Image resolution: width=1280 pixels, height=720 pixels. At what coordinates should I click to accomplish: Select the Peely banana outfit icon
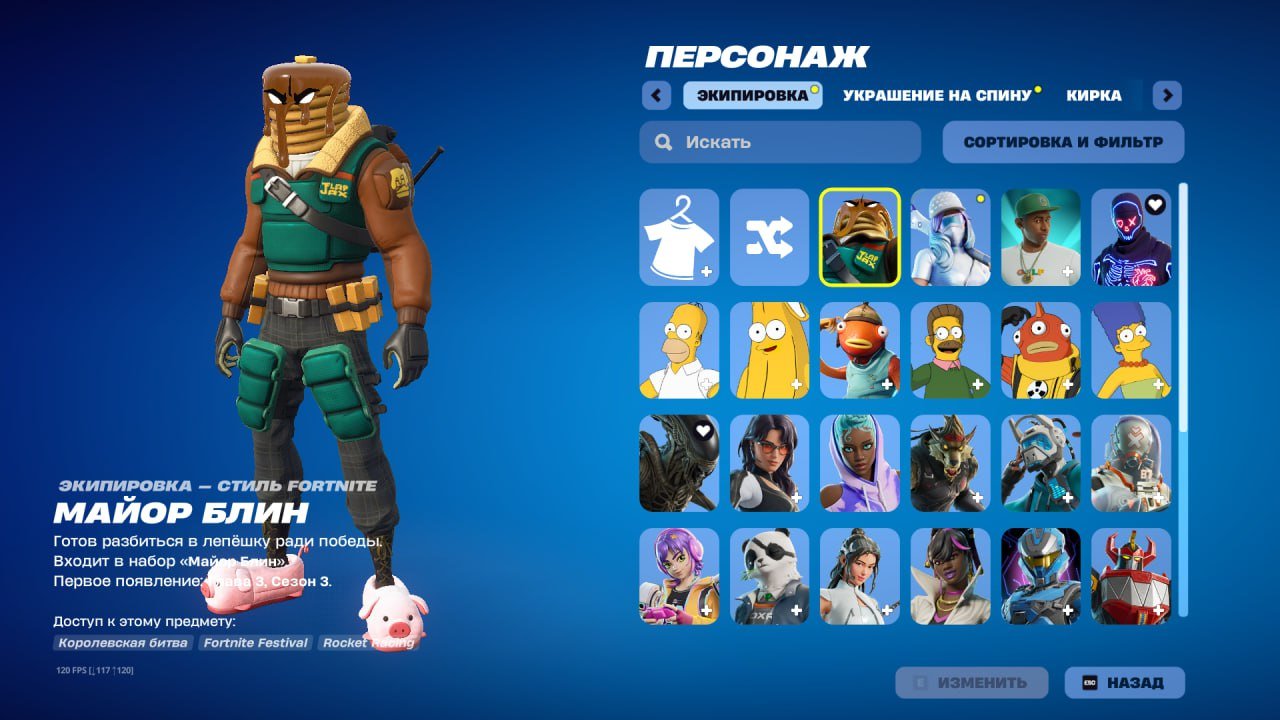tap(769, 350)
